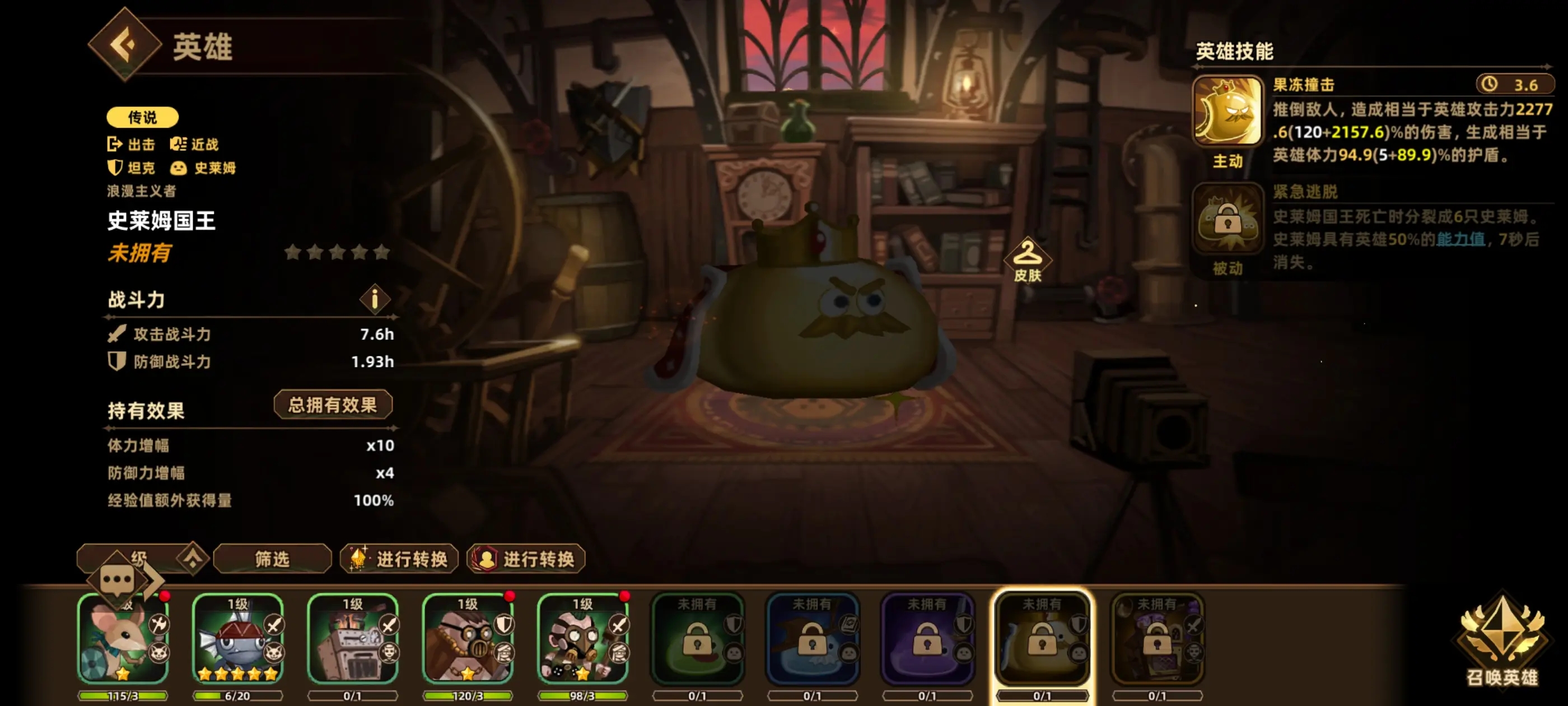Open the 筛选 filter button
Screen dimensions: 1568x706
tap(272, 559)
